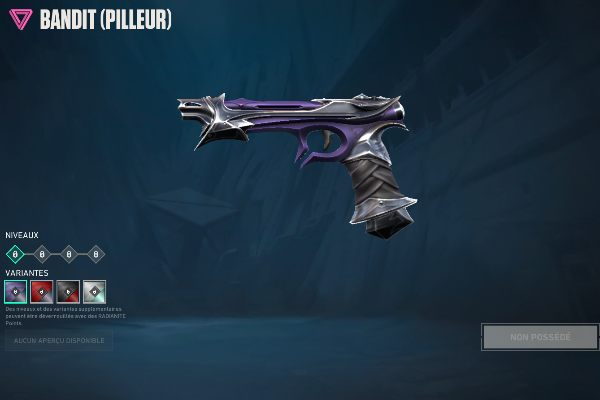Choose the red variant swatch
Image resolution: width=600 pixels, height=400 pixels.
coord(42,291)
